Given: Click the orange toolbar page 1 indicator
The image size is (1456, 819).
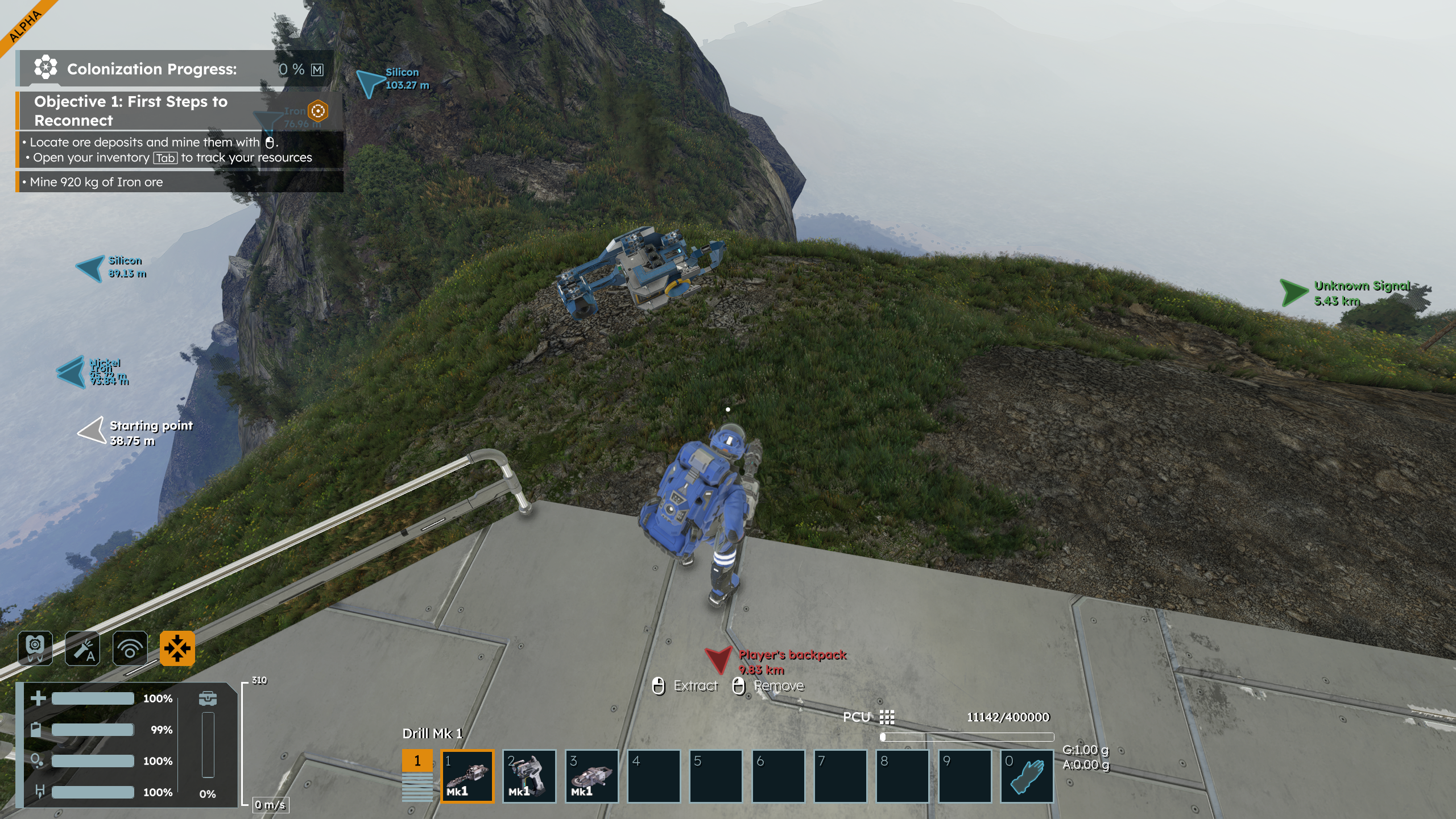Looking at the screenshot, I should (x=417, y=761).
